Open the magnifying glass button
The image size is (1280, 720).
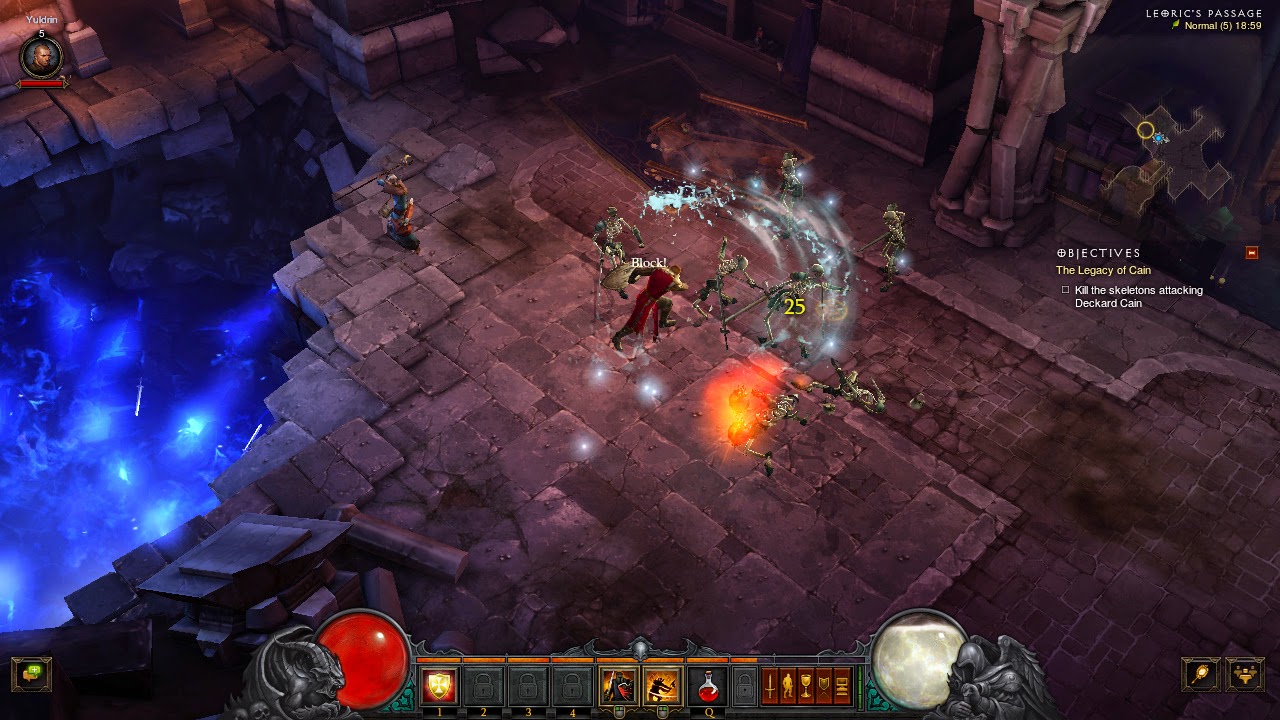(1199, 674)
